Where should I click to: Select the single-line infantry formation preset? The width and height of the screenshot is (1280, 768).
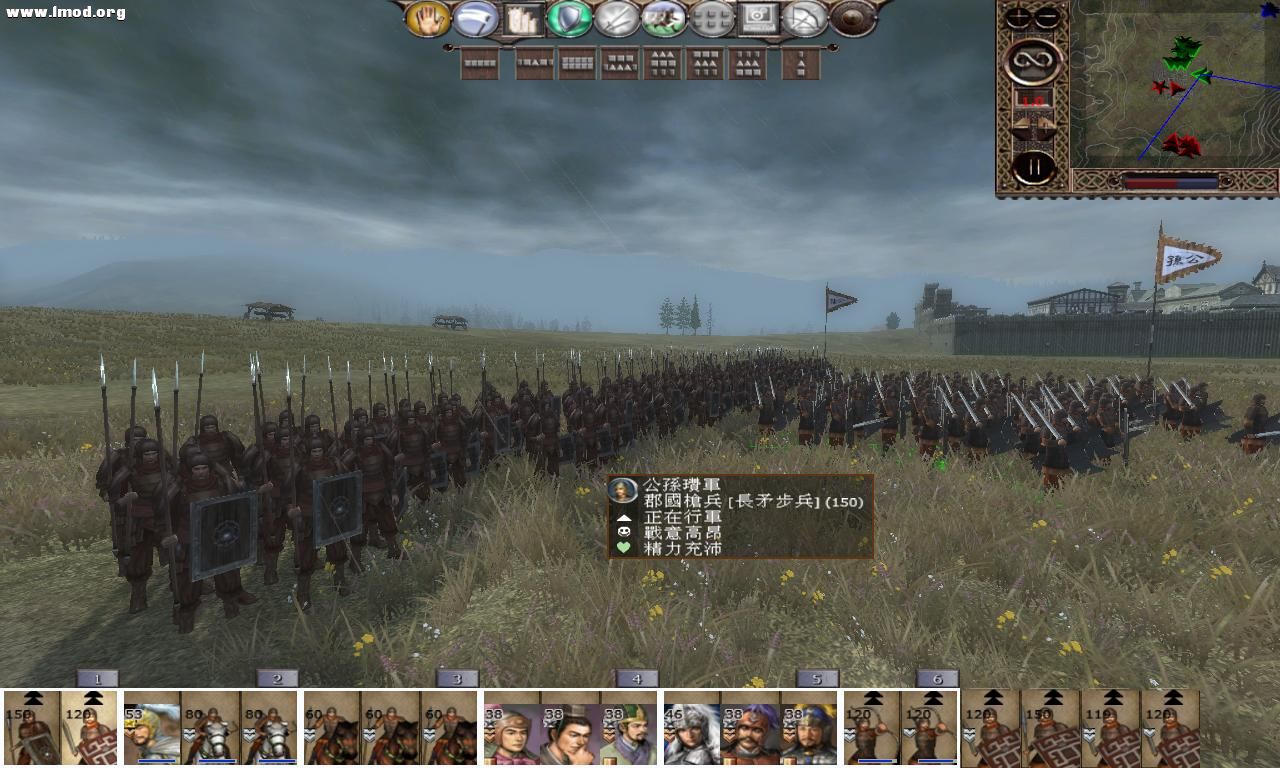coord(478,62)
